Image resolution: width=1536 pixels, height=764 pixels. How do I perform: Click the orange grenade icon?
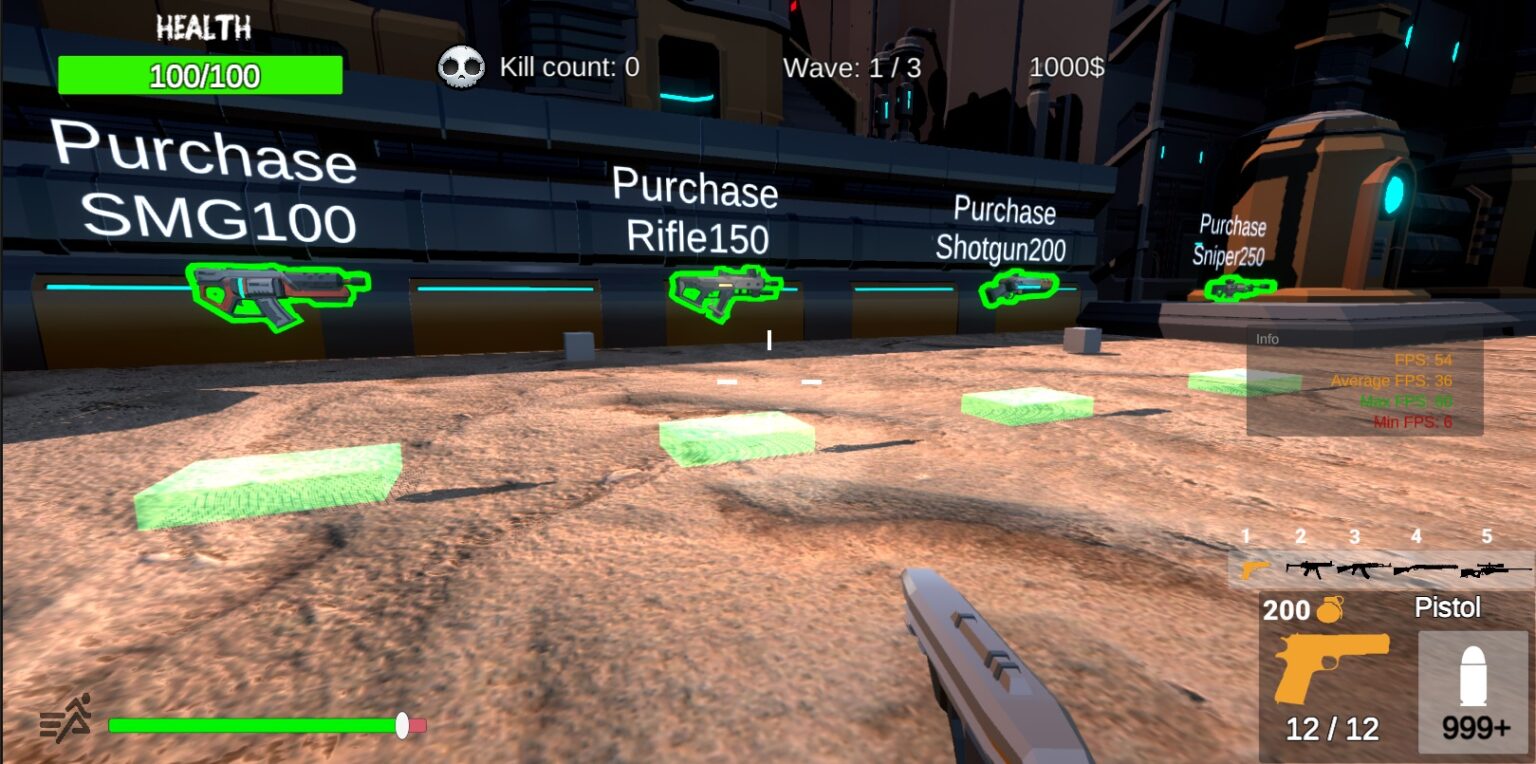click(1329, 609)
